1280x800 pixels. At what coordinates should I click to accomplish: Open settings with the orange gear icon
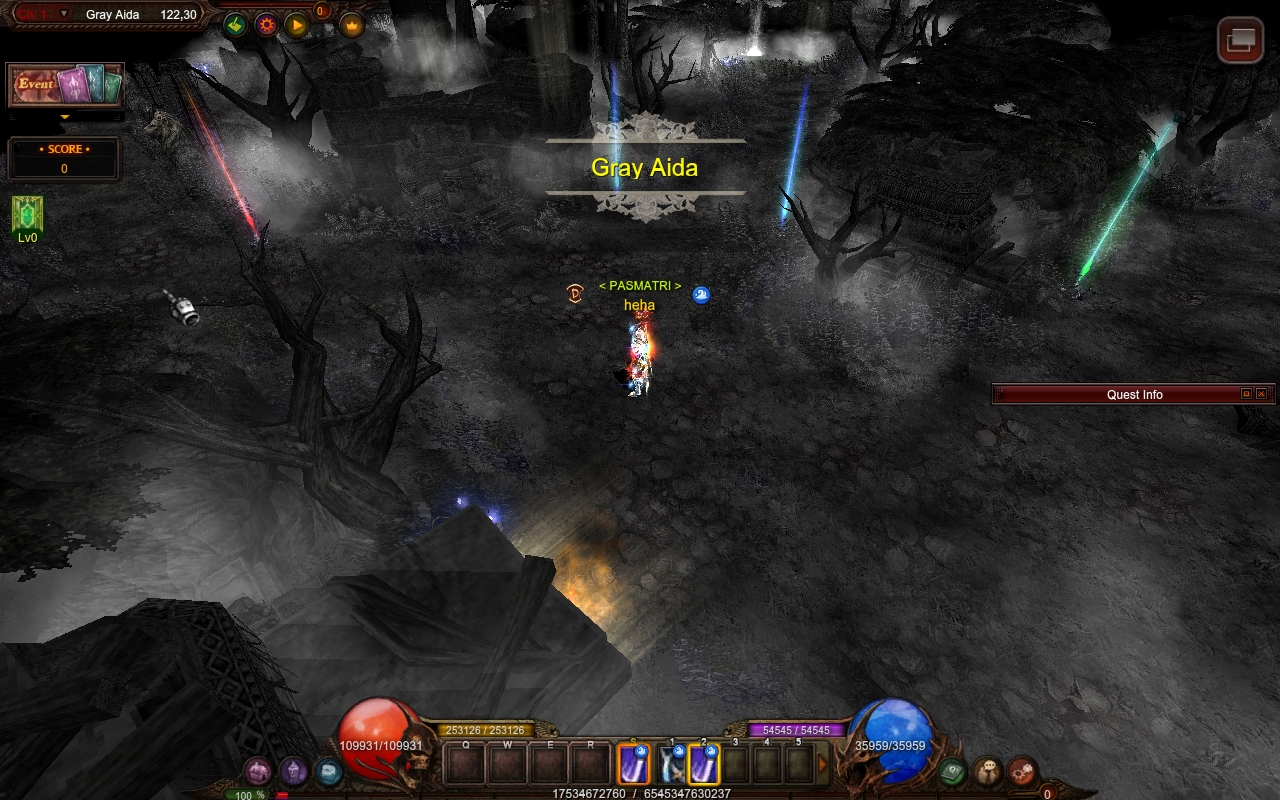[266, 25]
